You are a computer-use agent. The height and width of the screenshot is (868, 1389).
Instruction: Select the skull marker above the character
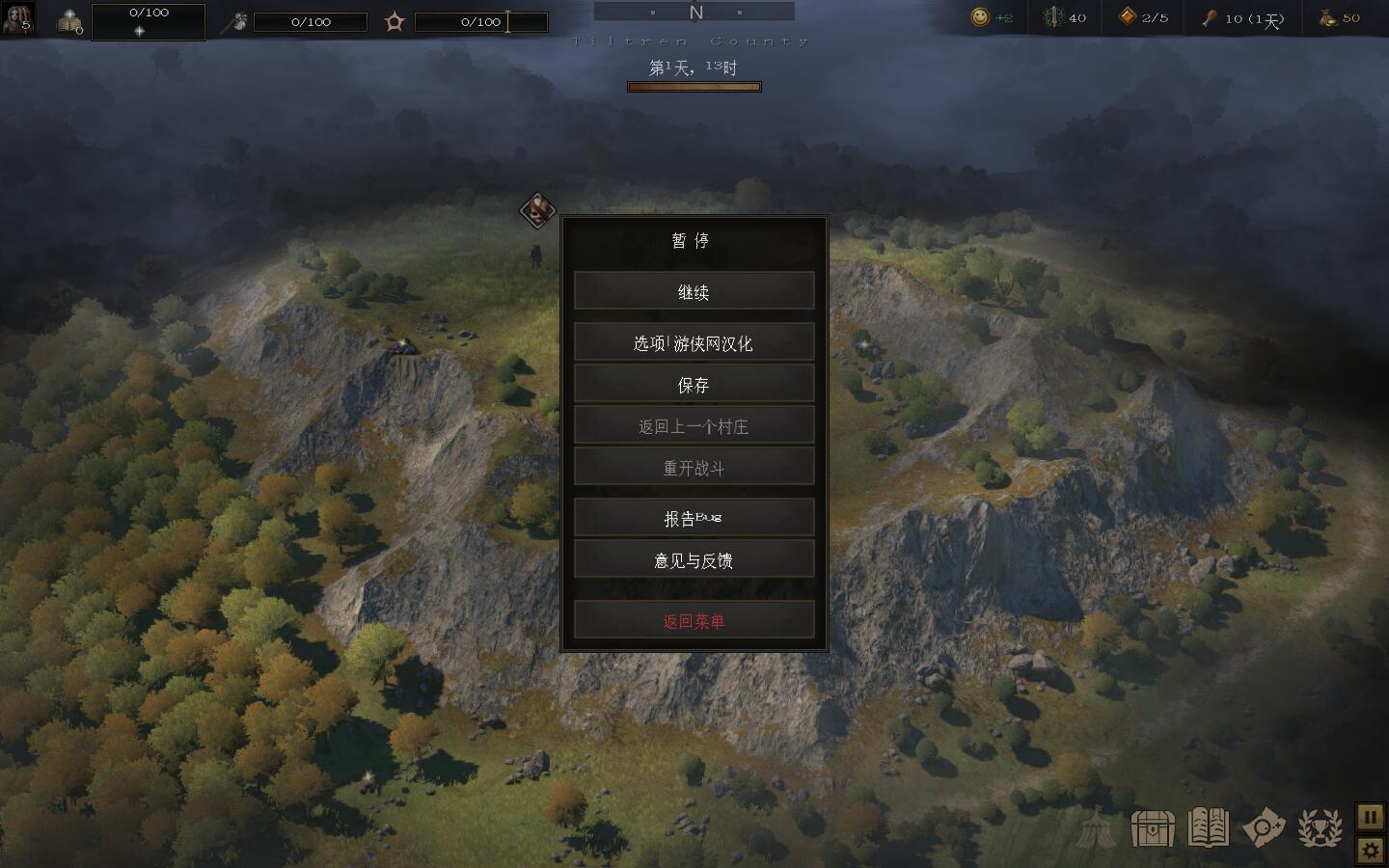tap(538, 209)
